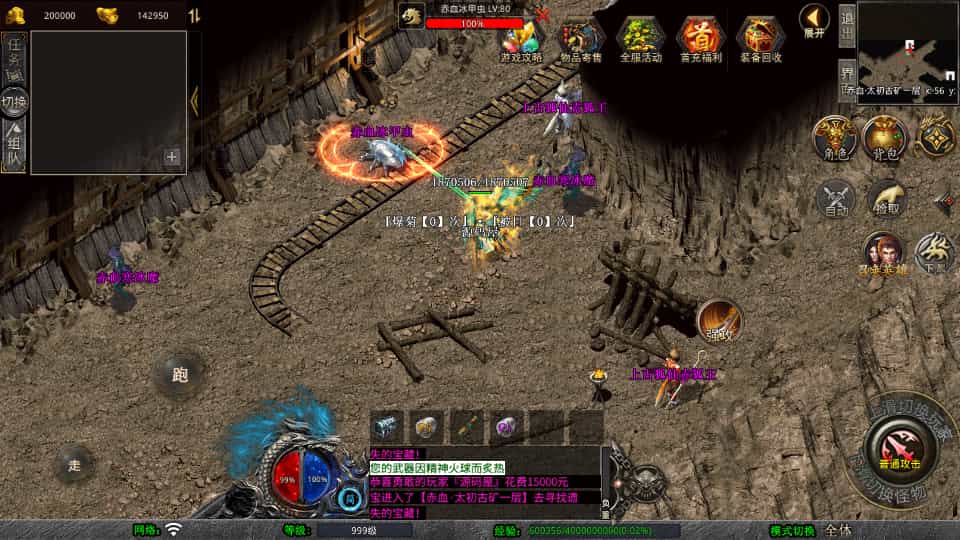Click the 全体 attack mode switch

pyautogui.click(x=838, y=530)
